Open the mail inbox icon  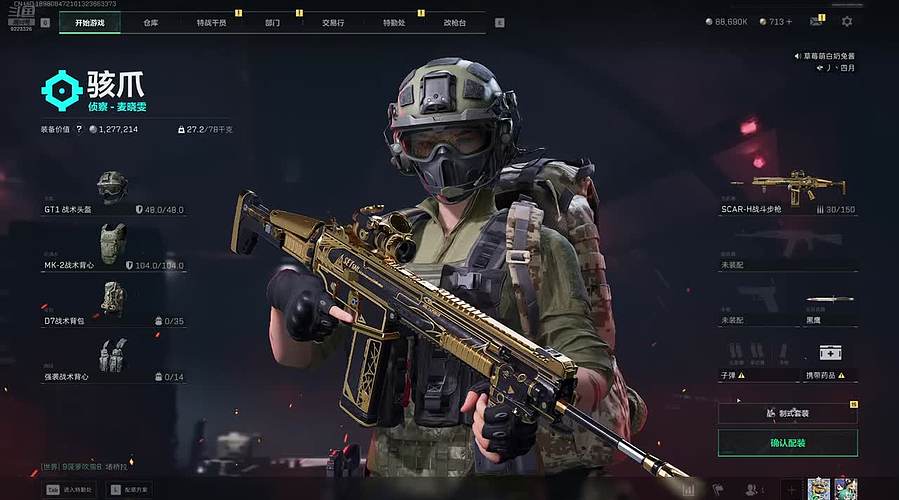click(816, 21)
